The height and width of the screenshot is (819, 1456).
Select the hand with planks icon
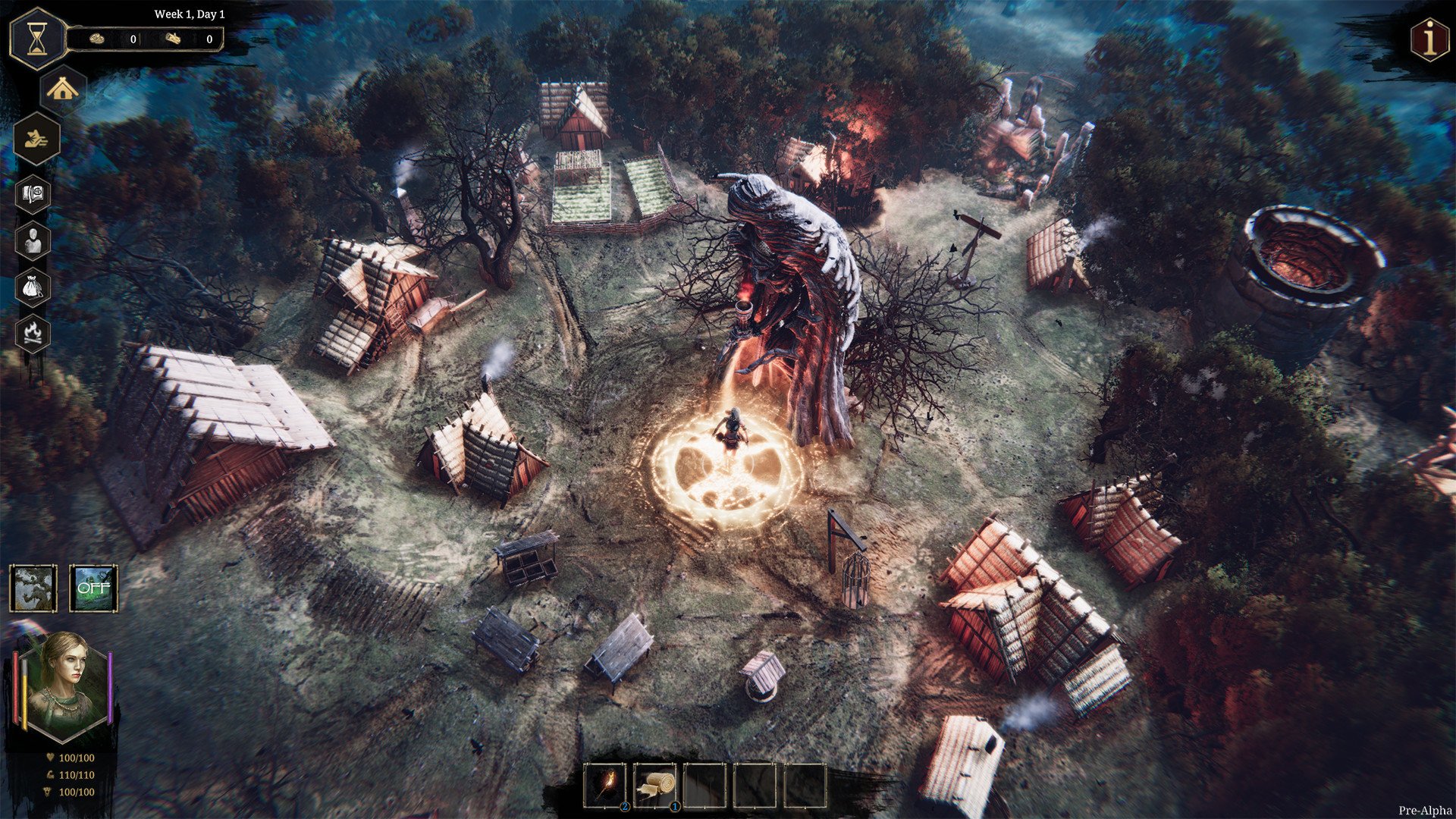coord(36,139)
